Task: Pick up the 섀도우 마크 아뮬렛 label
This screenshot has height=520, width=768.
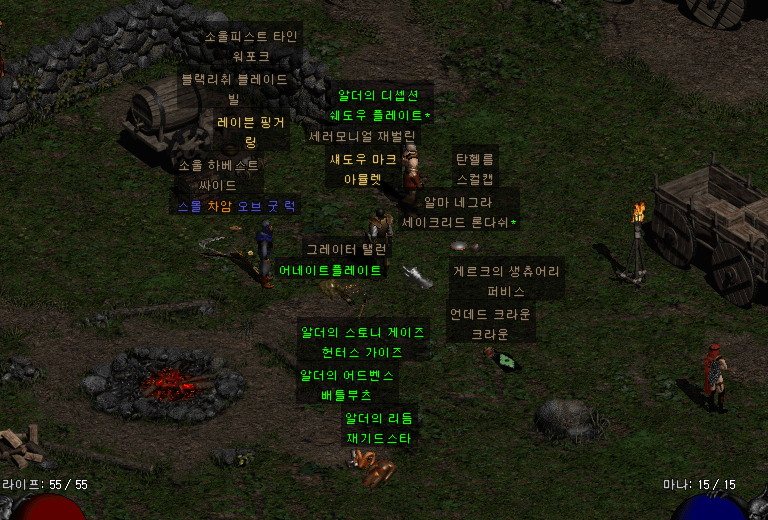Action: point(363,169)
